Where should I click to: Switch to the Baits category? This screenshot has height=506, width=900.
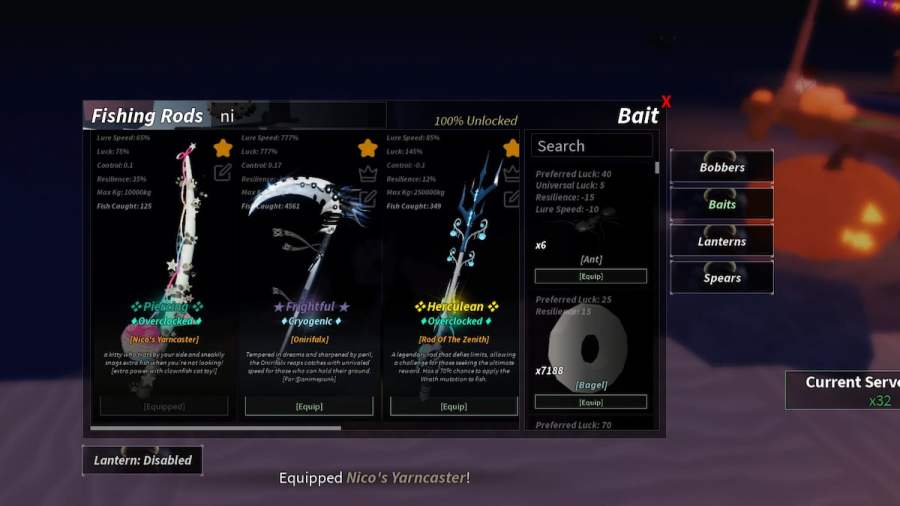pyautogui.click(x=722, y=204)
